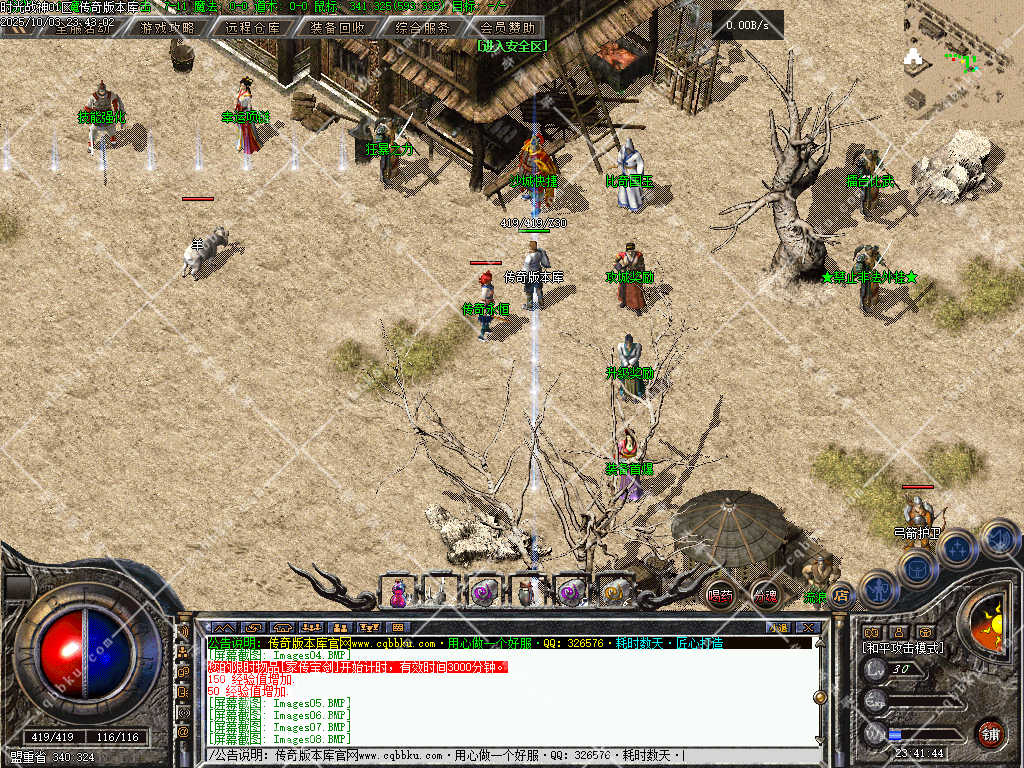Image resolution: width=1024 pixels, height=768 pixels.
Task: Open the 游戏攻略 game guide menu
Action: [x=168, y=28]
